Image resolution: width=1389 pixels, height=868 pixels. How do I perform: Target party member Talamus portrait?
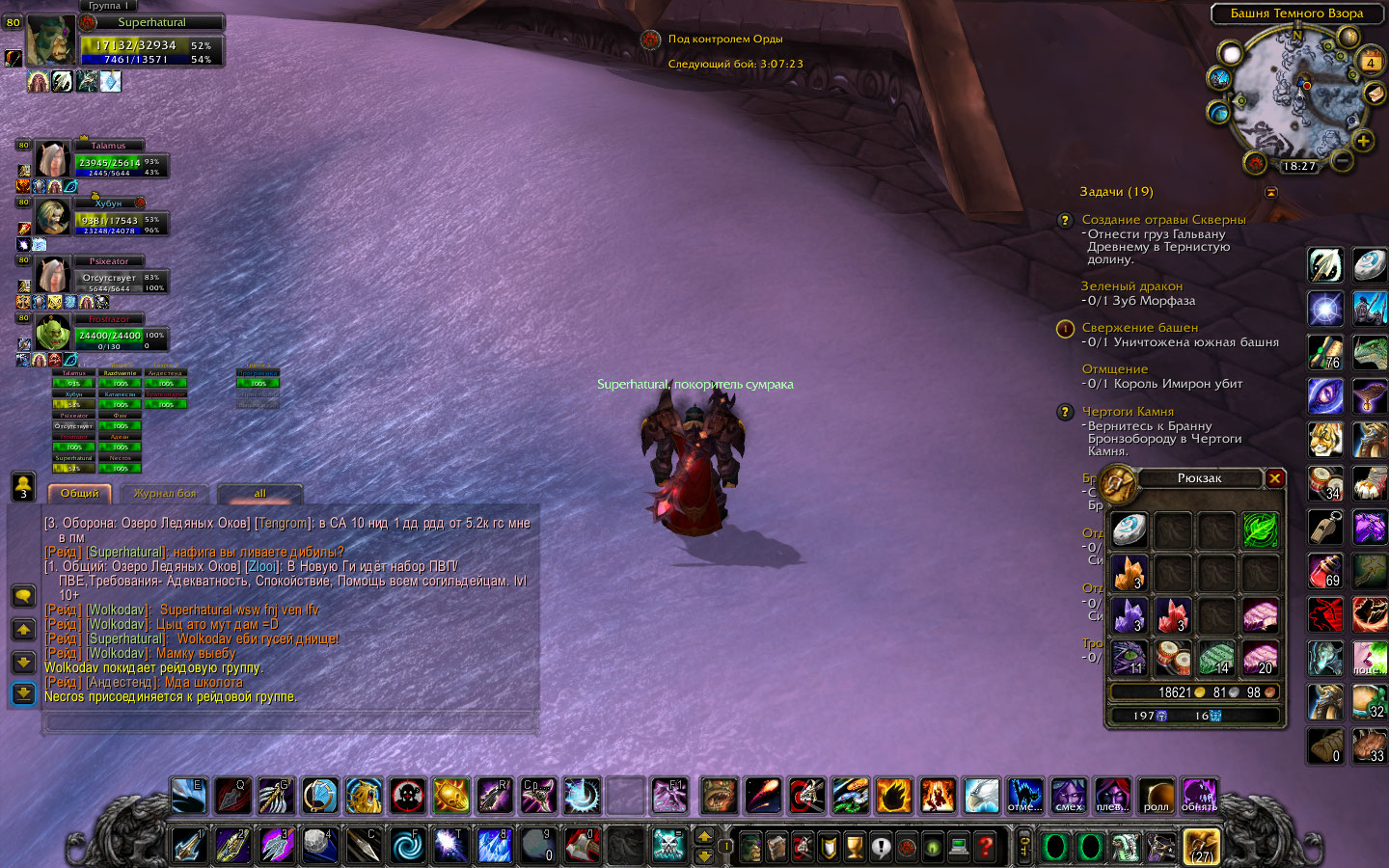pos(52,161)
